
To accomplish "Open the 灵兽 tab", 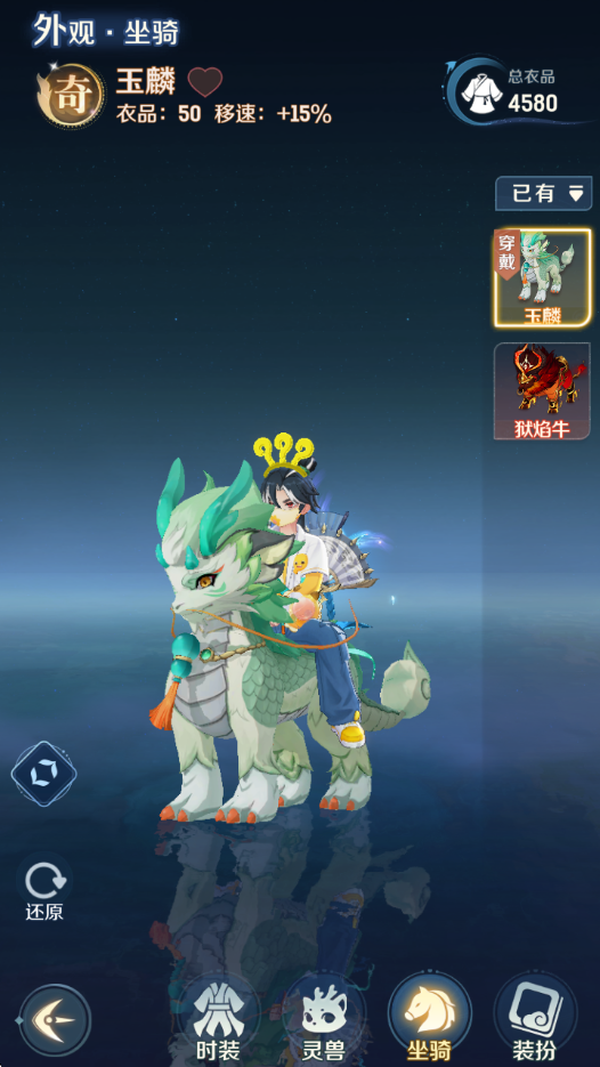I will click(x=323, y=1019).
